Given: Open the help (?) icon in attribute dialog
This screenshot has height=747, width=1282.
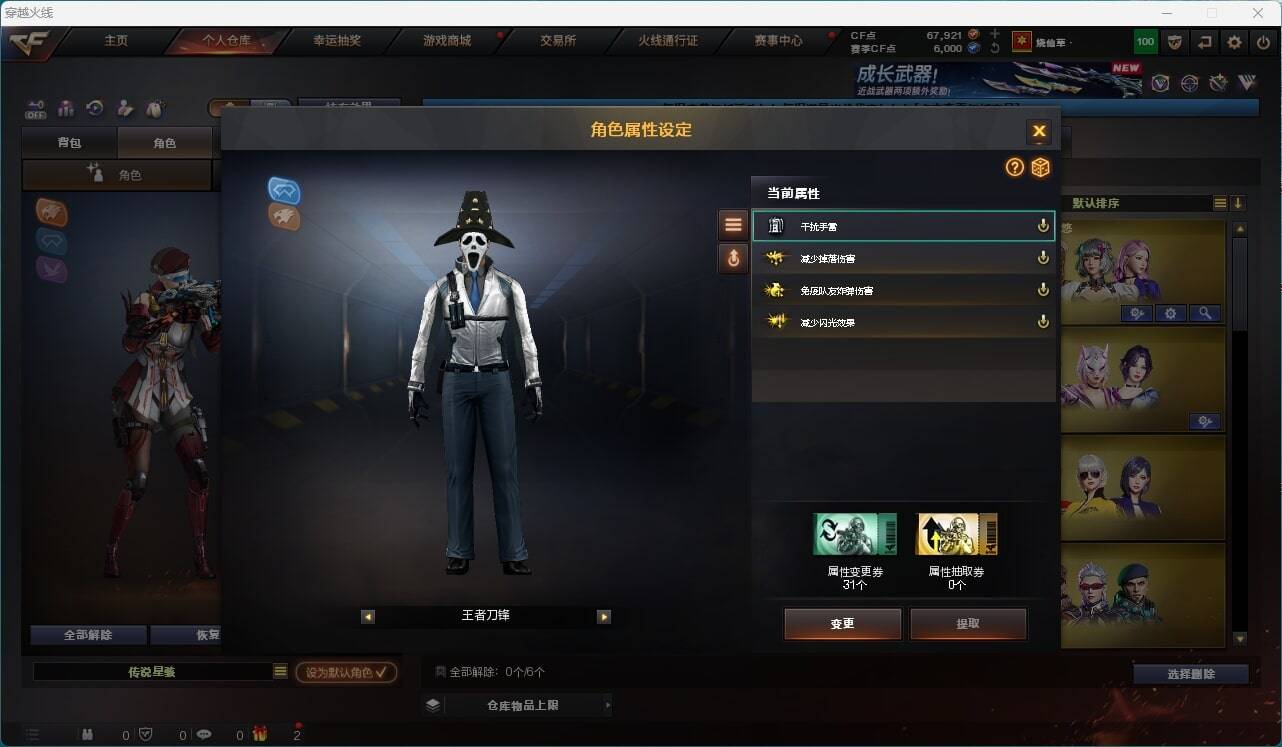Looking at the screenshot, I should pyautogui.click(x=1014, y=168).
